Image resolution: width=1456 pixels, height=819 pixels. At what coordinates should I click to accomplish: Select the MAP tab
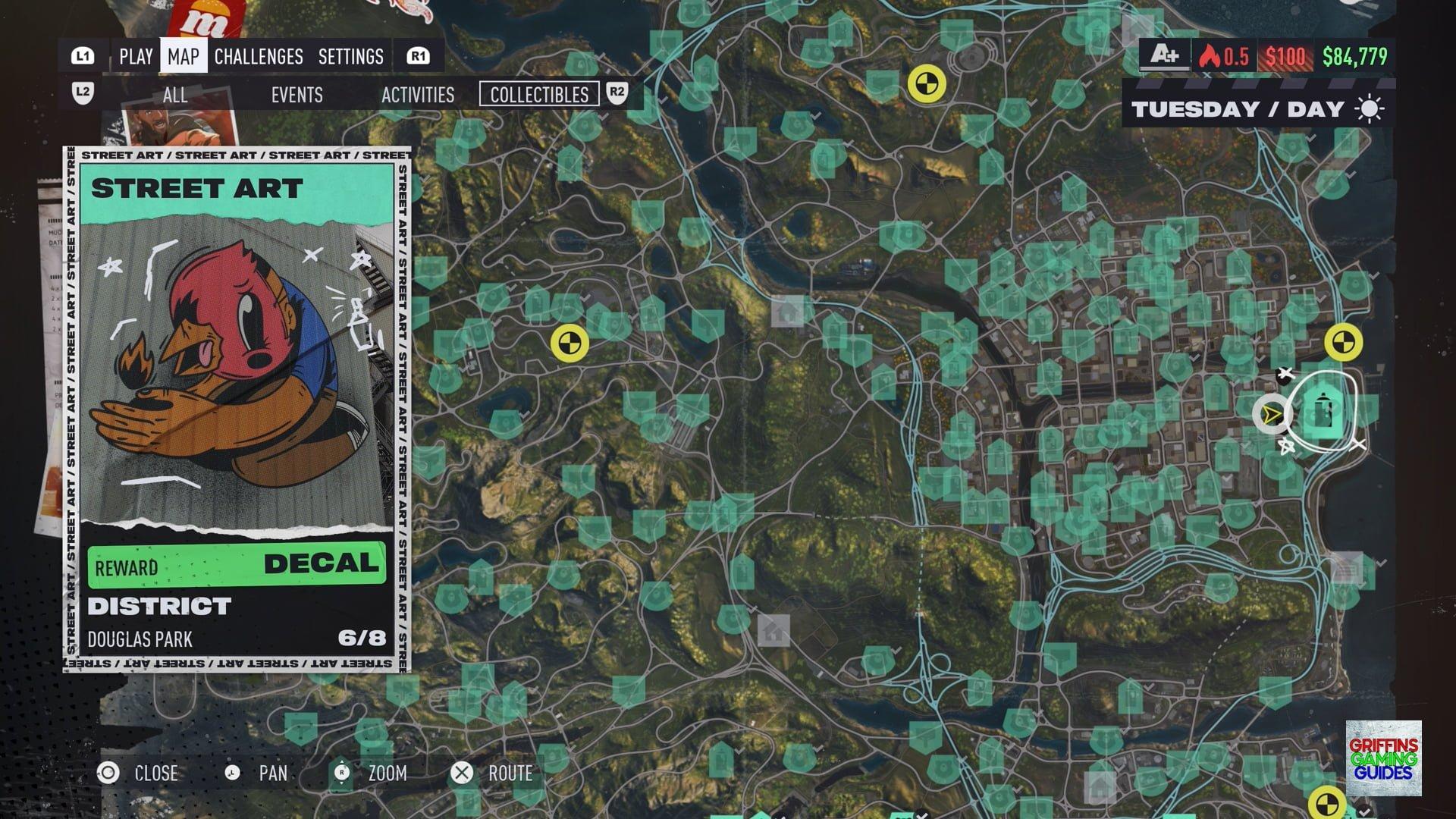pyautogui.click(x=184, y=57)
